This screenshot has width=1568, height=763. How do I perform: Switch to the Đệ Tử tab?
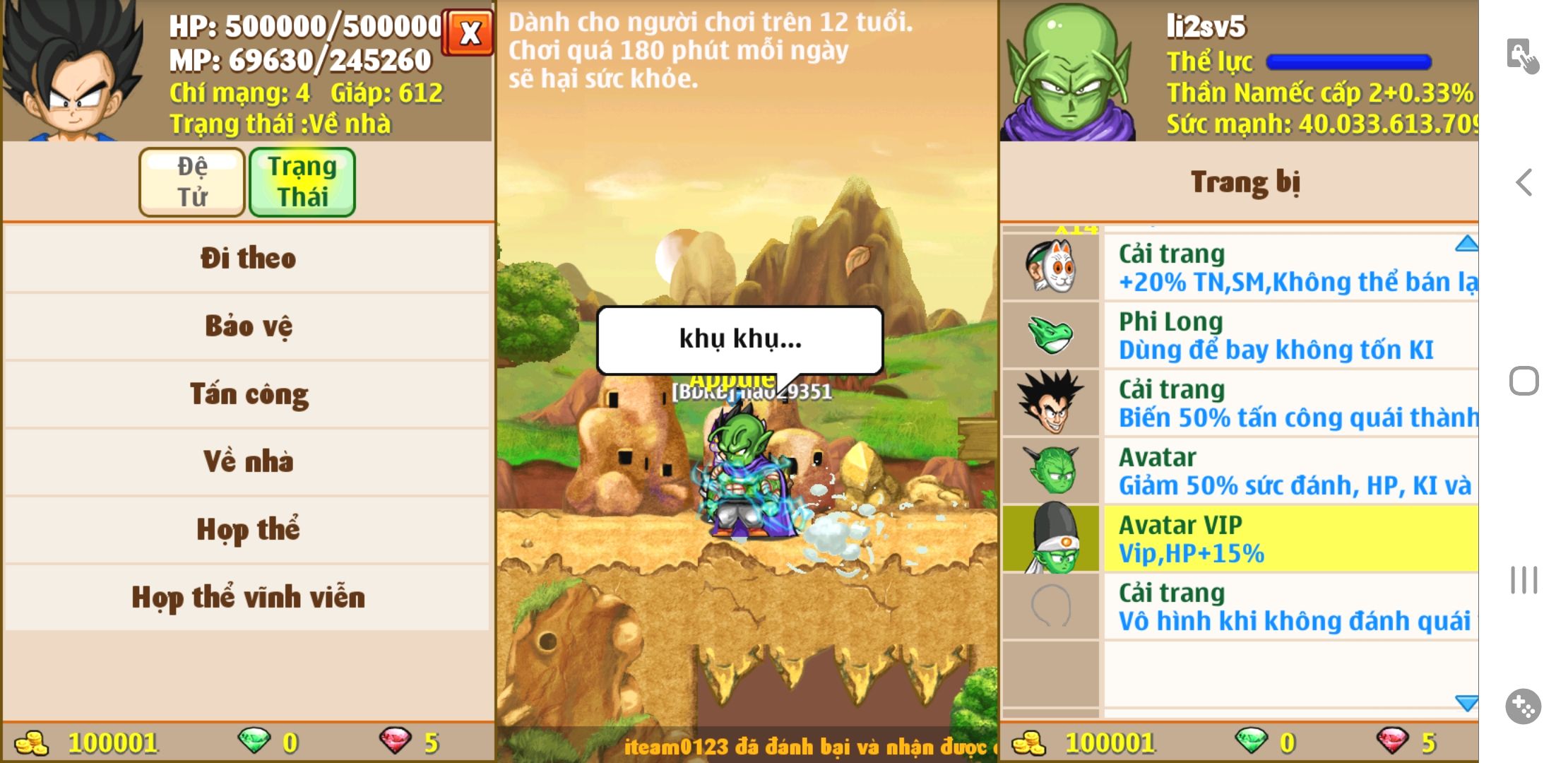tap(192, 182)
